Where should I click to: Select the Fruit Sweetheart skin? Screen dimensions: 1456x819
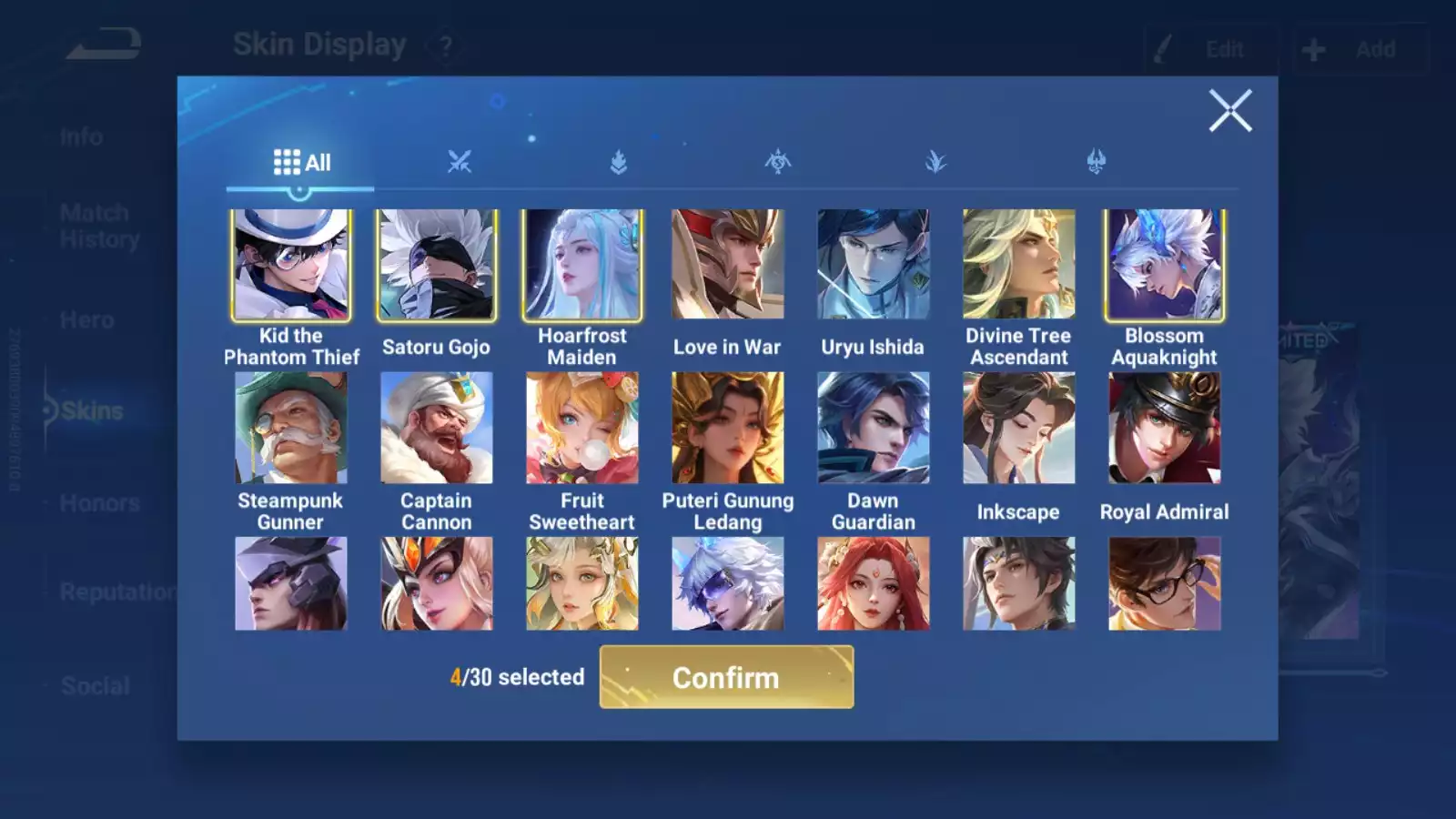click(582, 428)
